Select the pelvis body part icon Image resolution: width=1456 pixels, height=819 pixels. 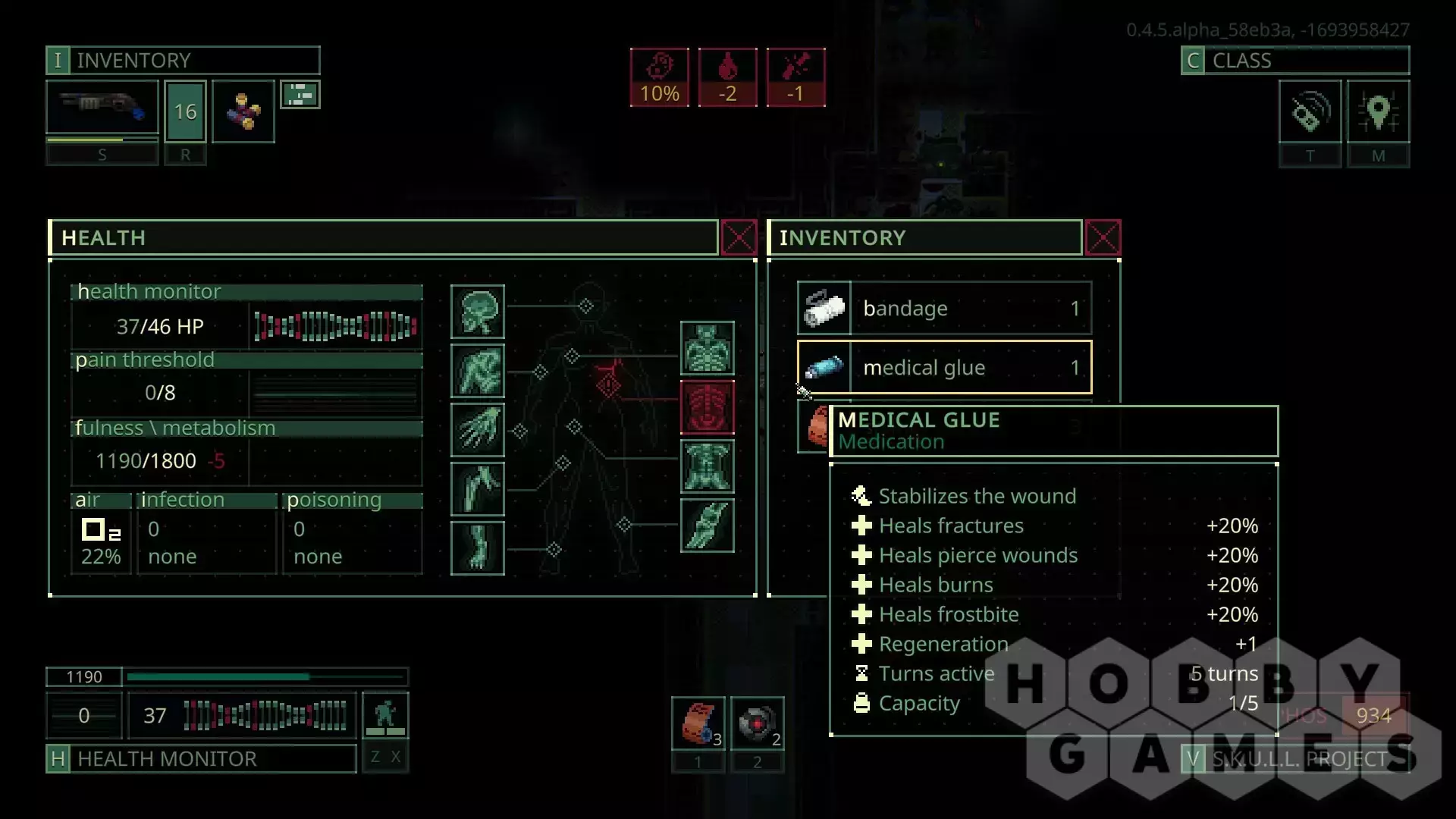[x=707, y=466]
